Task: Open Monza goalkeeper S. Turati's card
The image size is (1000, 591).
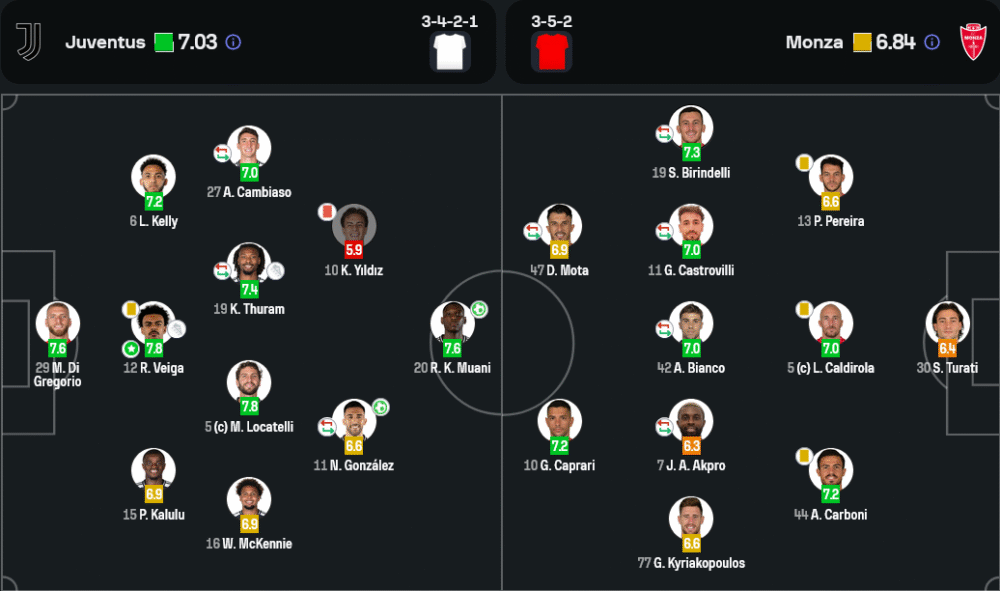Action: click(948, 323)
